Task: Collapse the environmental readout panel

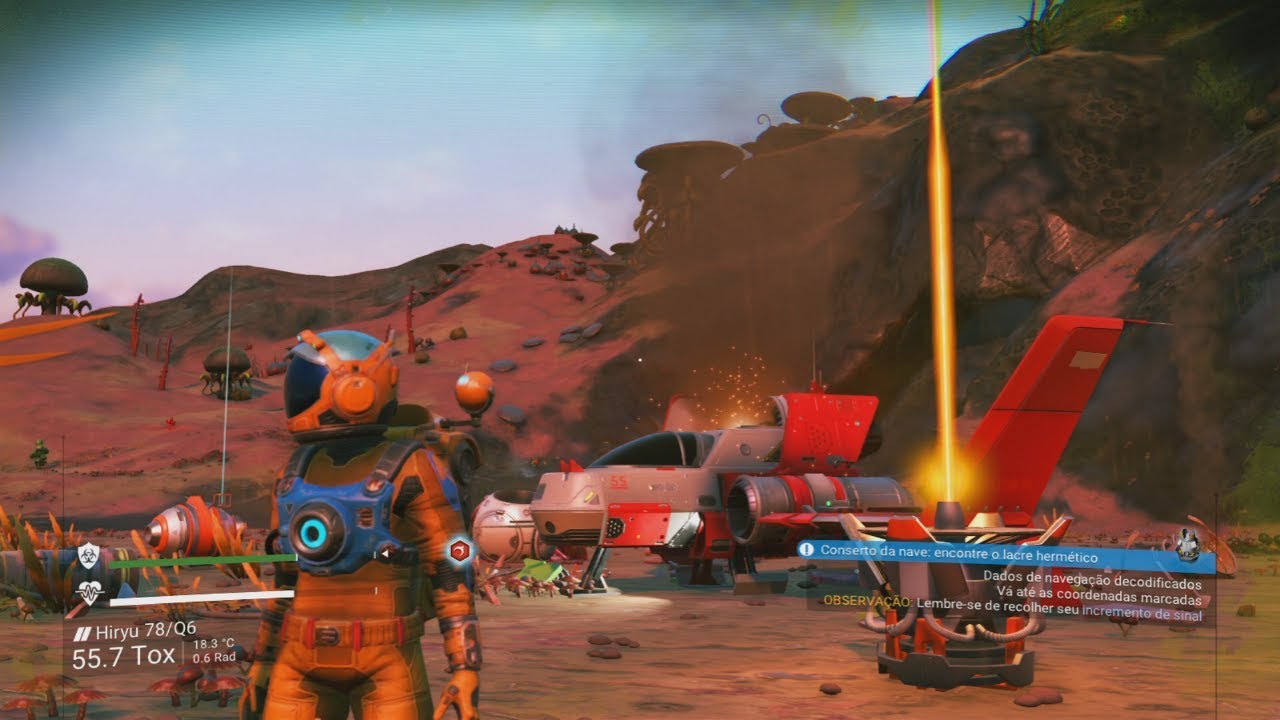Action: pos(214,648)
